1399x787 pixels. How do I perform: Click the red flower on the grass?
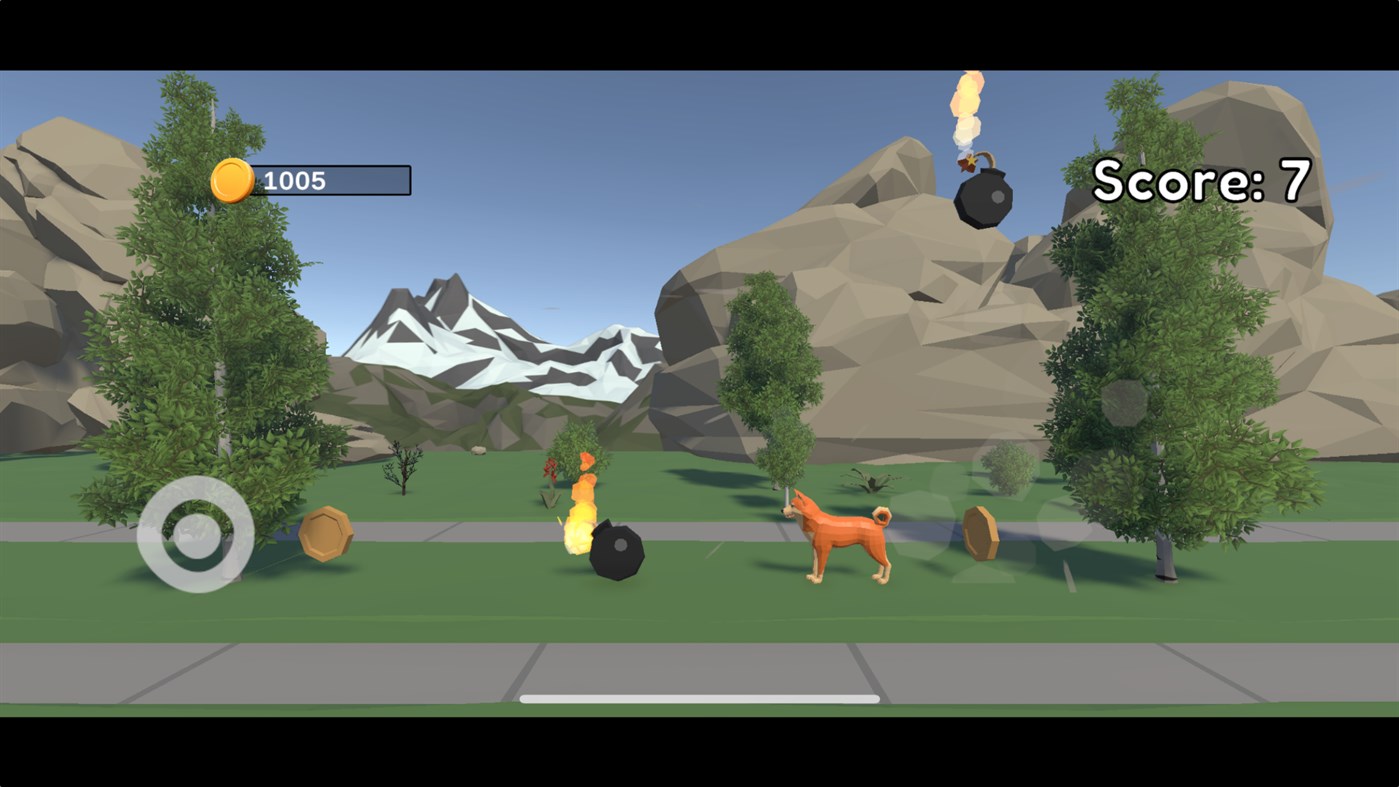pos(550,468)
